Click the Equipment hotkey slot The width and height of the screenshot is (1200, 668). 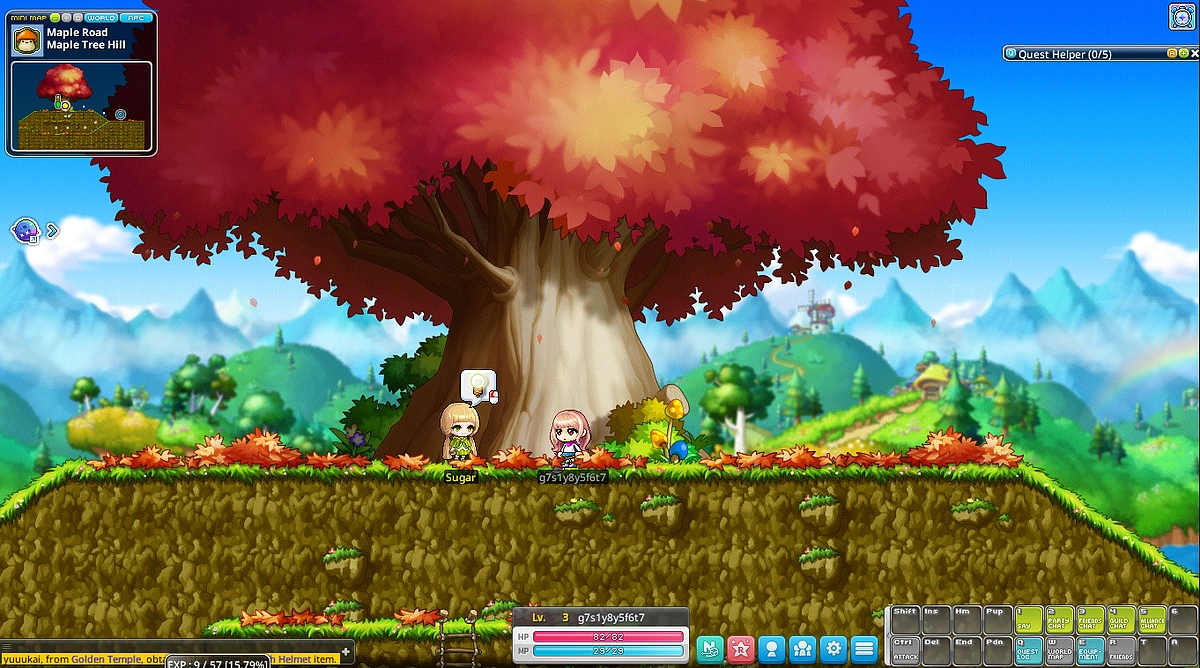click(1090, 650)
